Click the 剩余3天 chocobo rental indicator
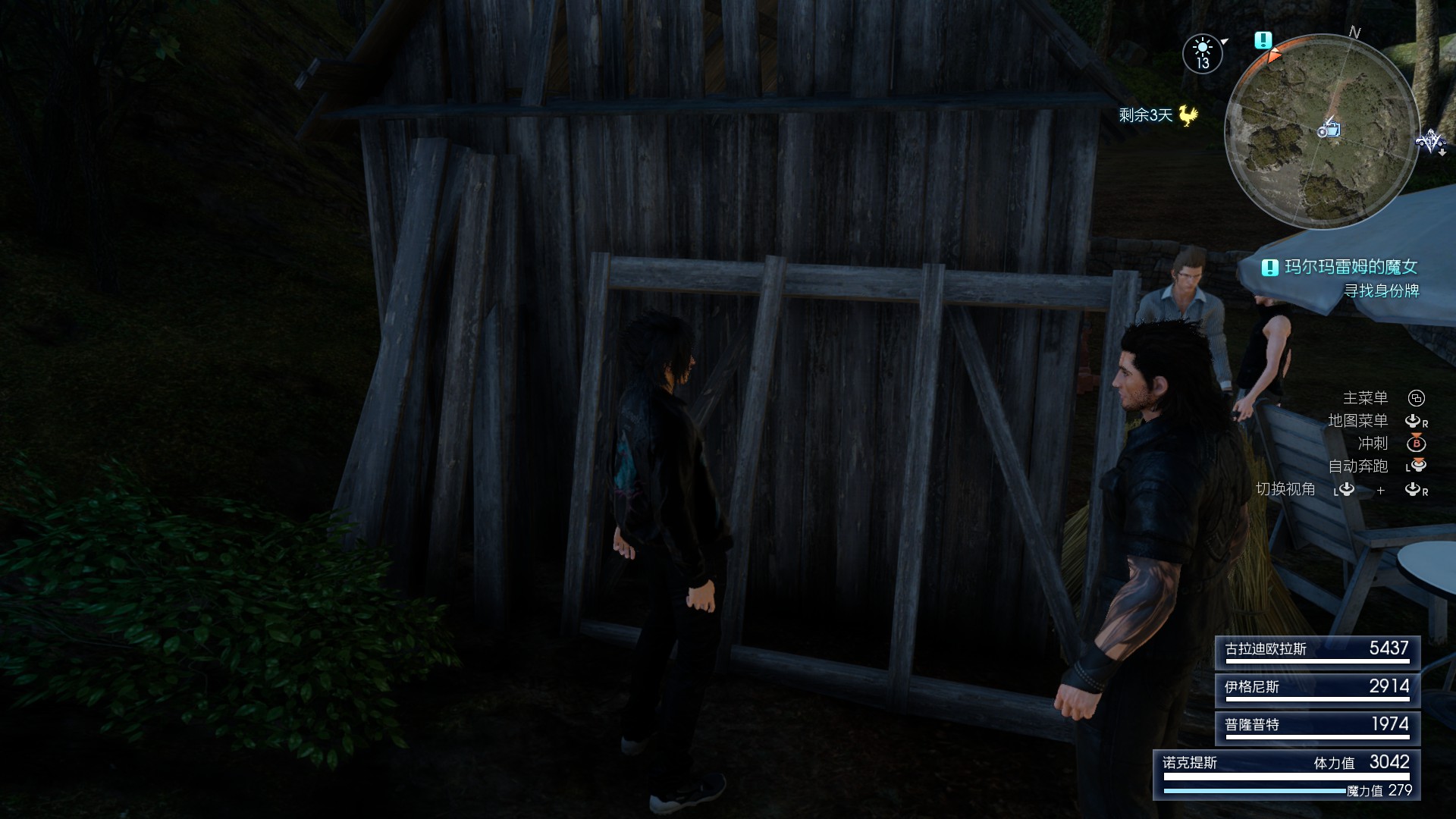Viewport: 1456px width, 819px height. 1158,115
